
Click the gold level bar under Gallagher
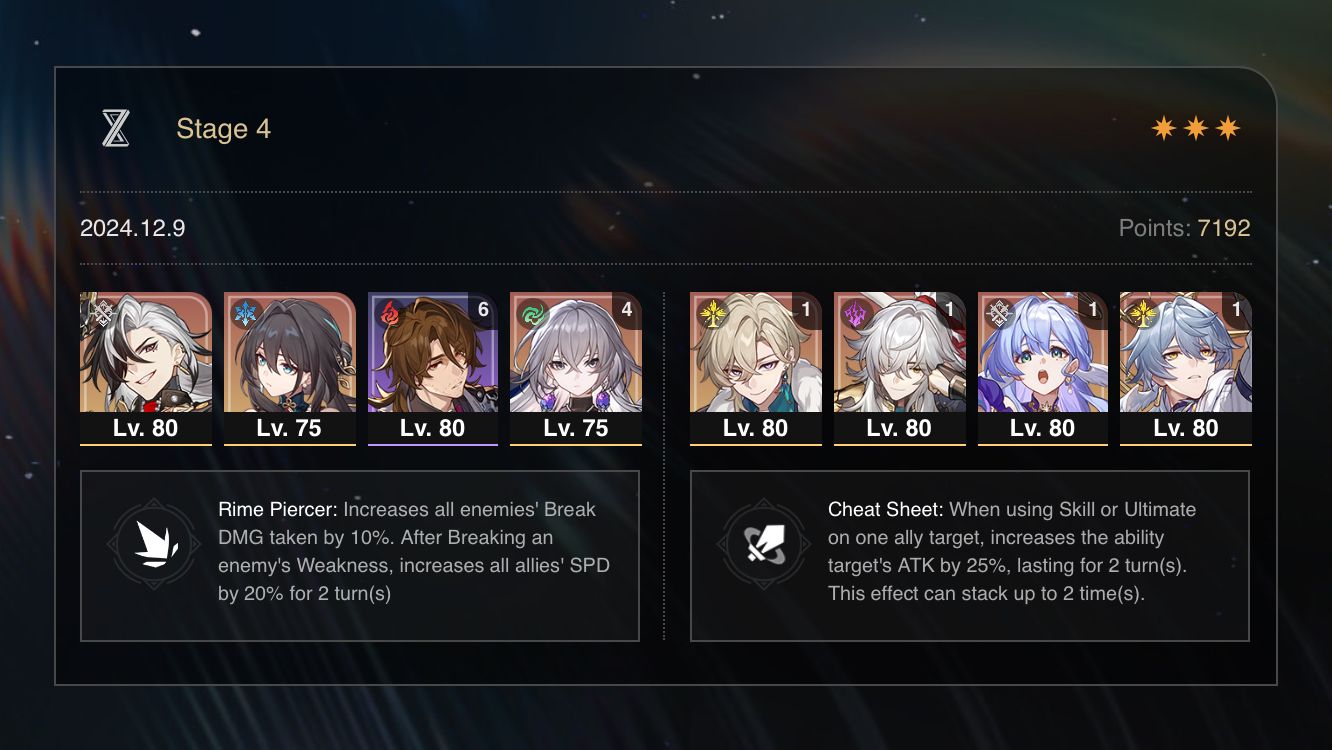(x=433, y=445)
